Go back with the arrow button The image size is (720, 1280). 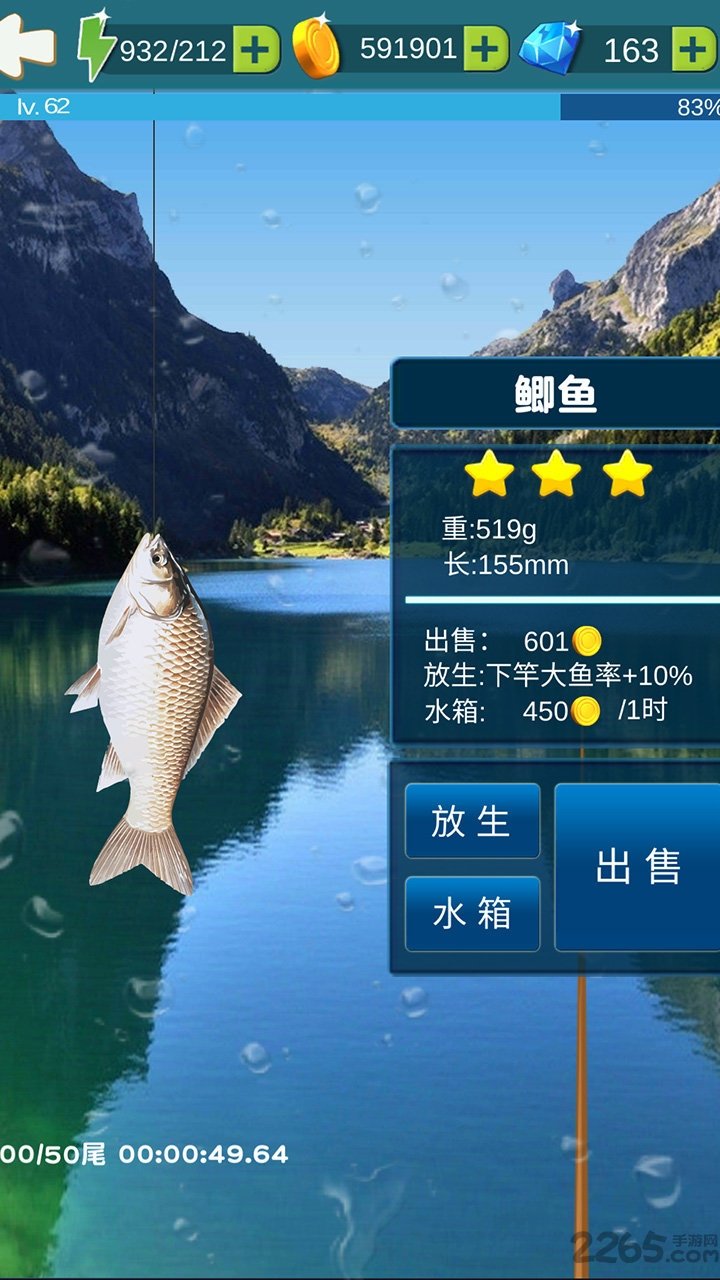tap(27, 44)
